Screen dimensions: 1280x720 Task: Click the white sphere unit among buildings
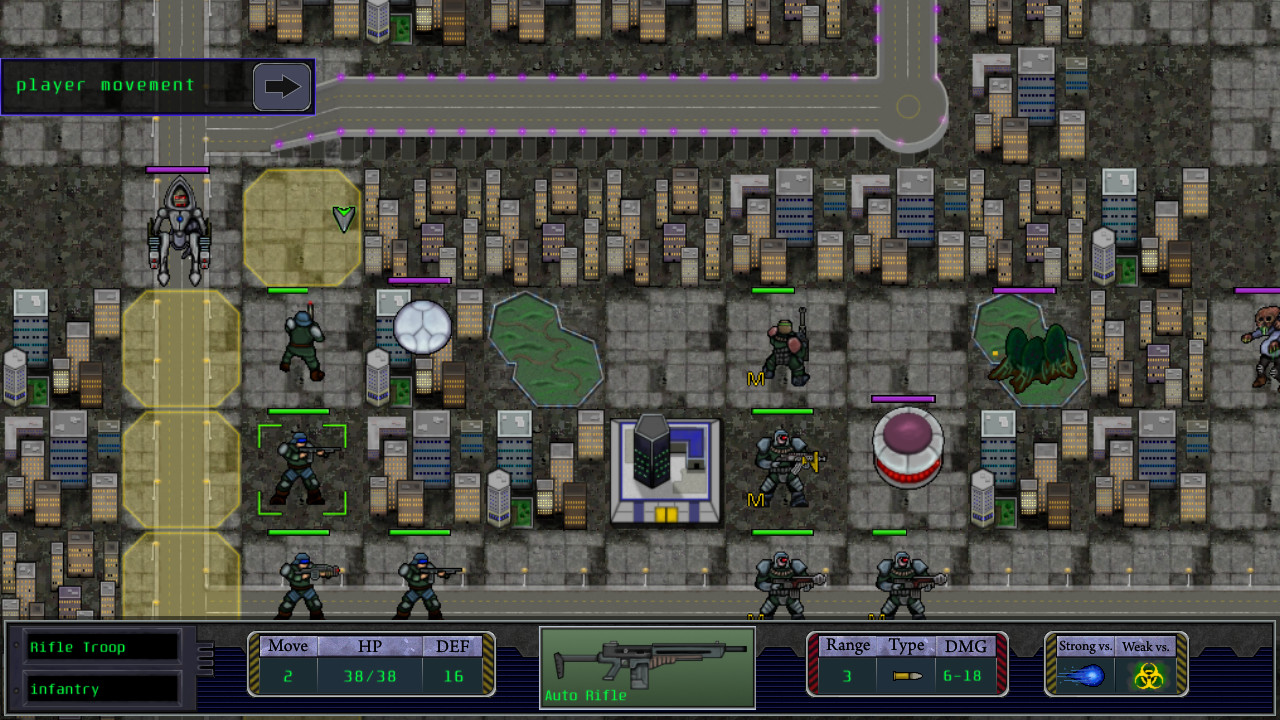(424, 328)
